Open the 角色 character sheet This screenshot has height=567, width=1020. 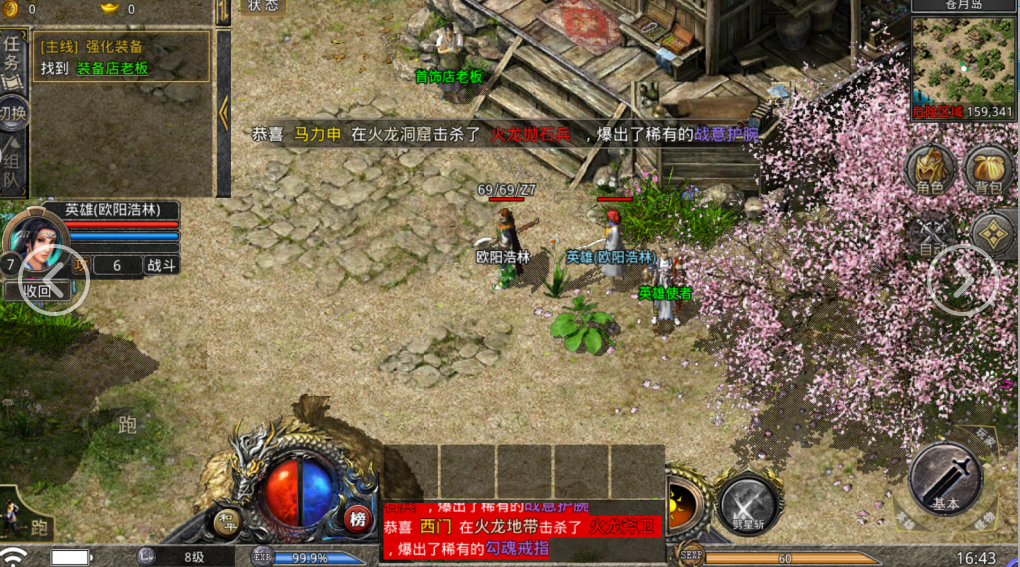[x=930, y=170]
